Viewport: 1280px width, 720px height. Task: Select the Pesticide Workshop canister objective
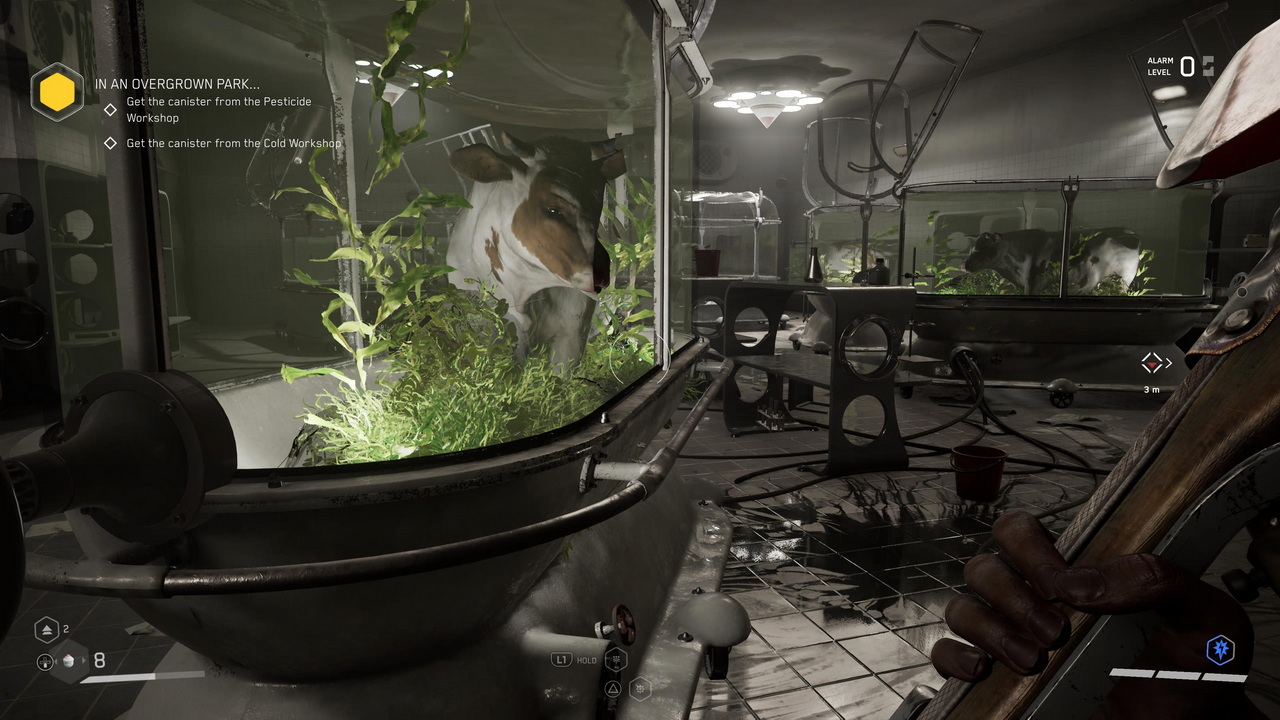pos(218,110)
